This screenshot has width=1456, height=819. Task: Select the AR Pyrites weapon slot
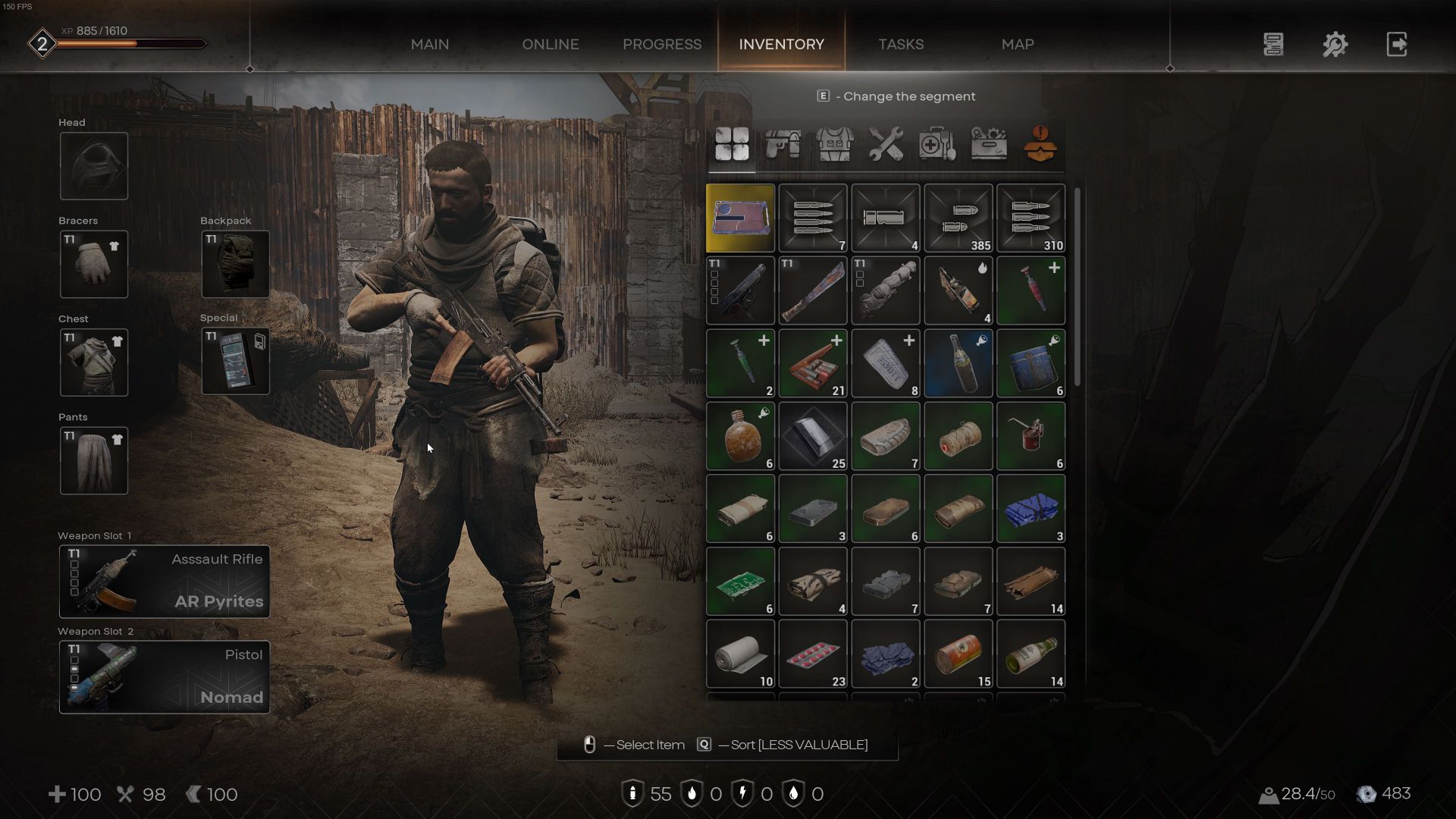pyautogui.click(x=165, y=581)
